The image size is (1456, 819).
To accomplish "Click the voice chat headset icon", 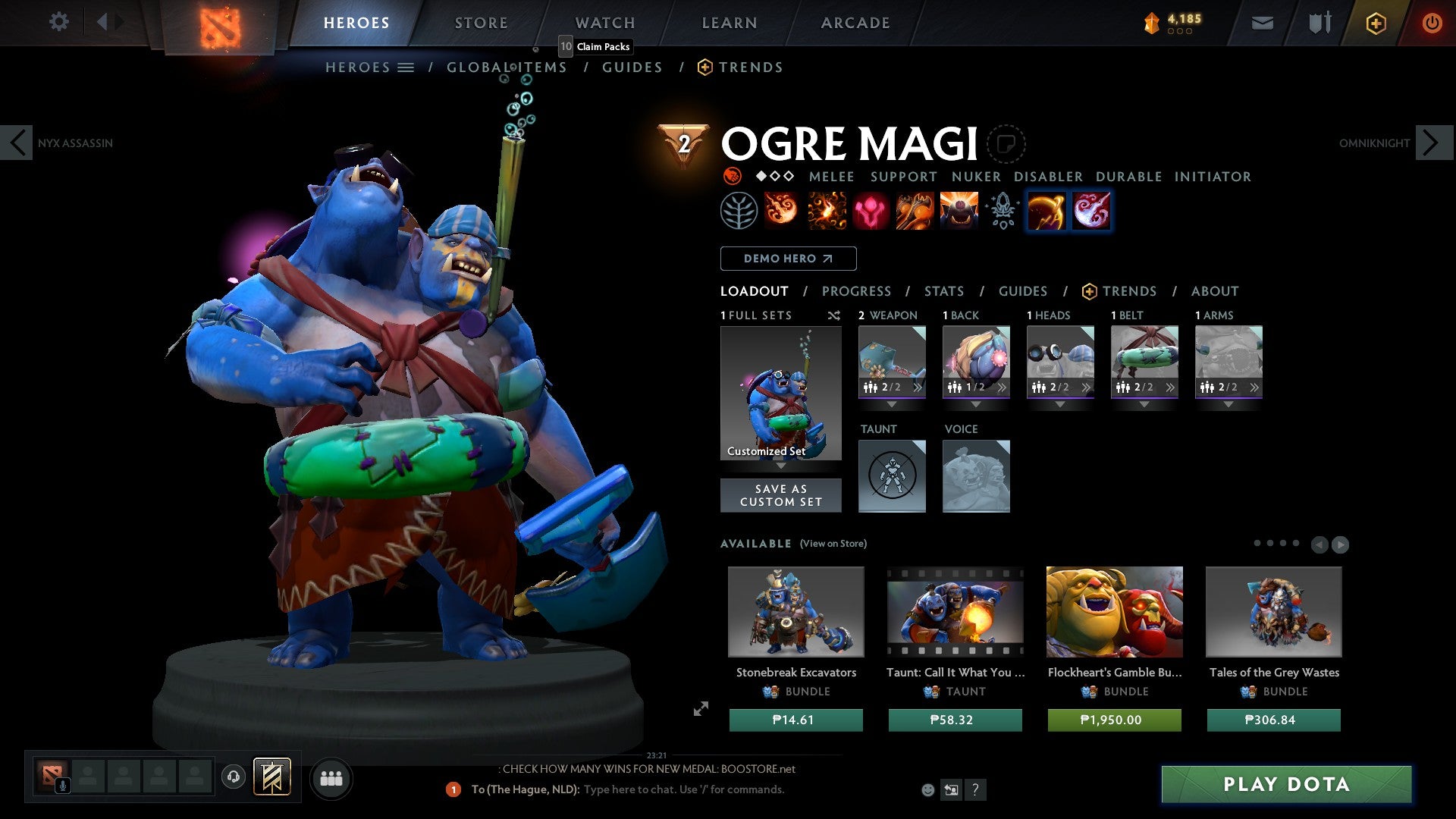I will click(233, 777).
